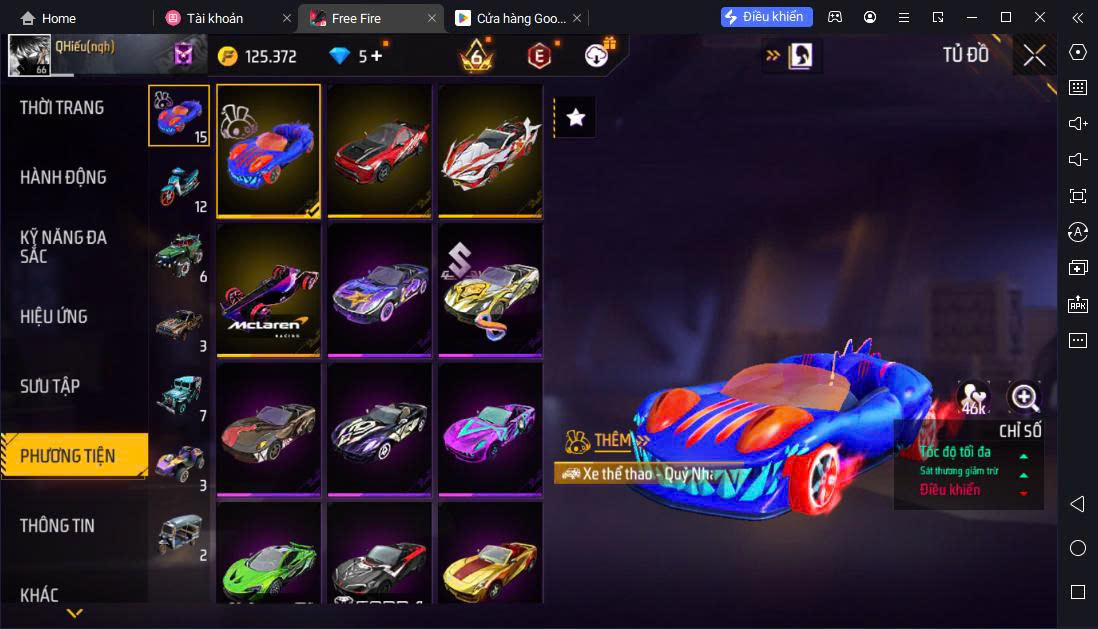Switch to the Hành Động tab
Image resolution: width=1098 pixels, height=629 pixels.
point(63,178)
